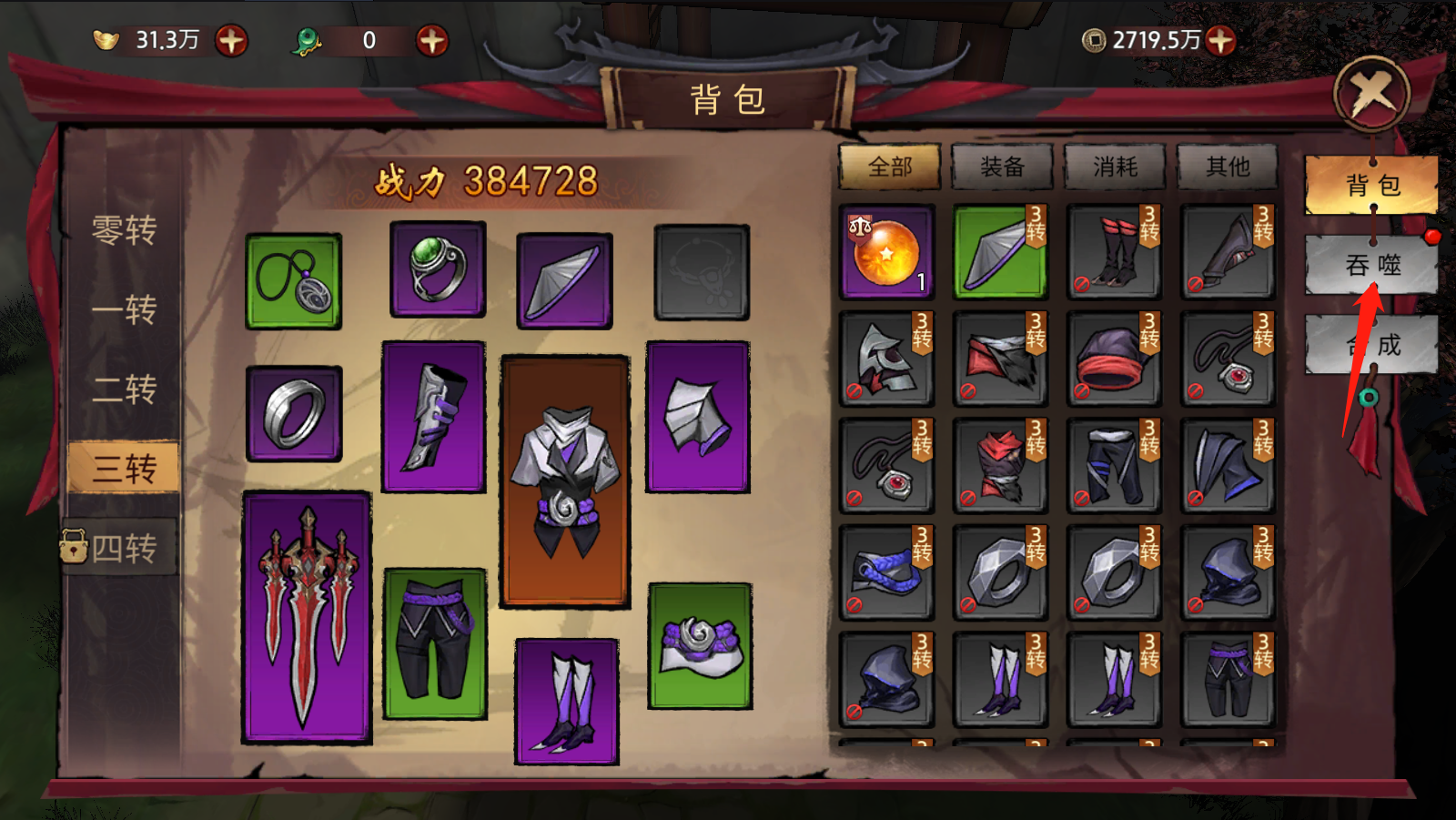This screenshot has width=1456, height=820.
Task: Add gold ingots with plus button
Action: tap(231, 40)
